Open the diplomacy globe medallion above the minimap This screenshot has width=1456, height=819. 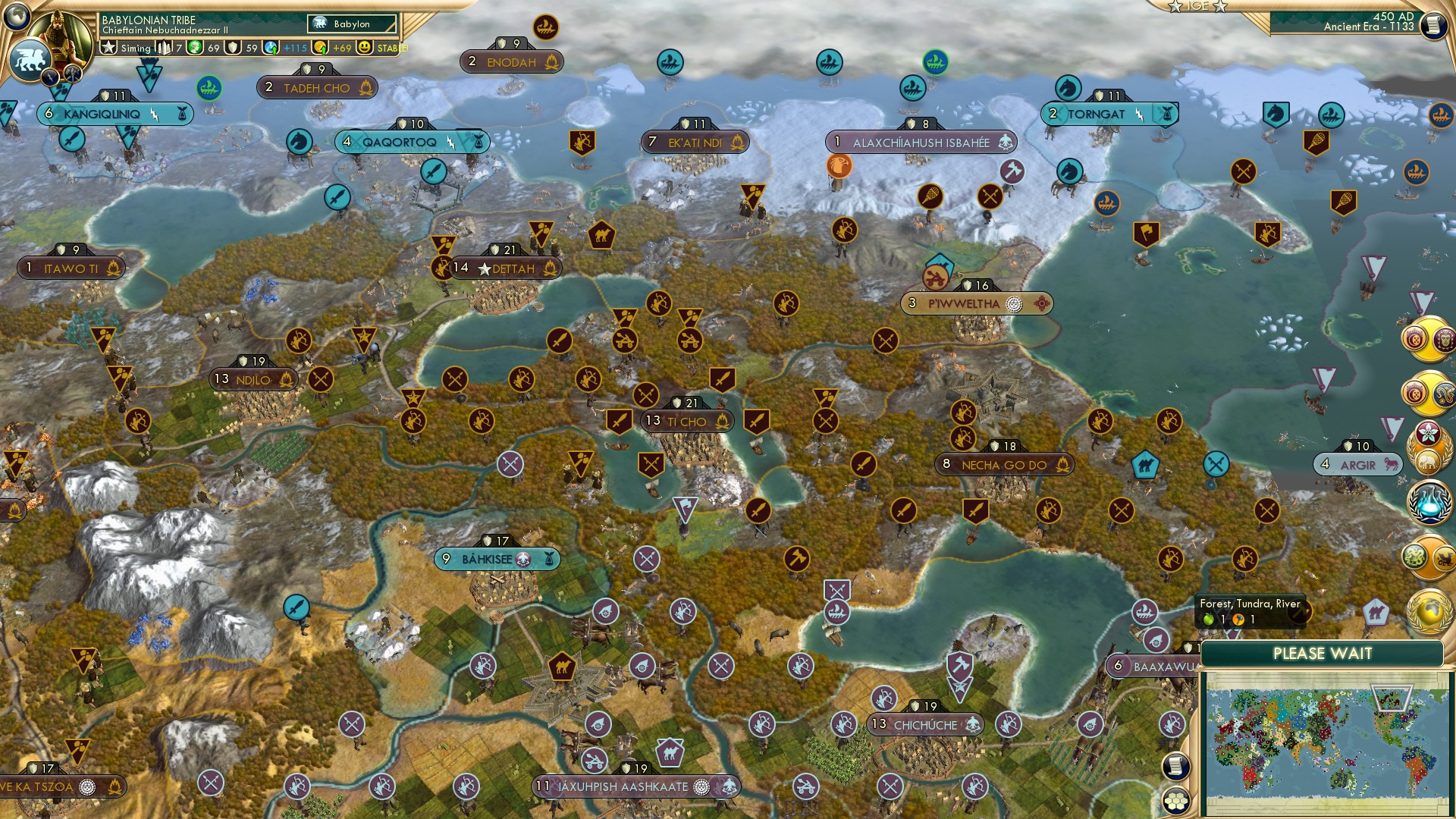tap(1427, 607)
